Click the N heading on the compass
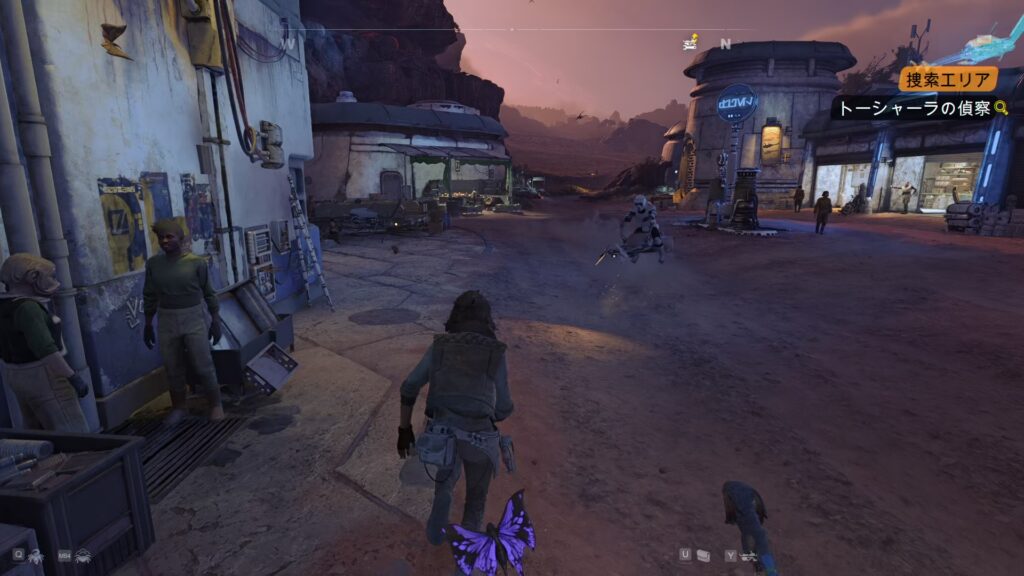This screenshot has height=576, width=1024. [725, 44]
